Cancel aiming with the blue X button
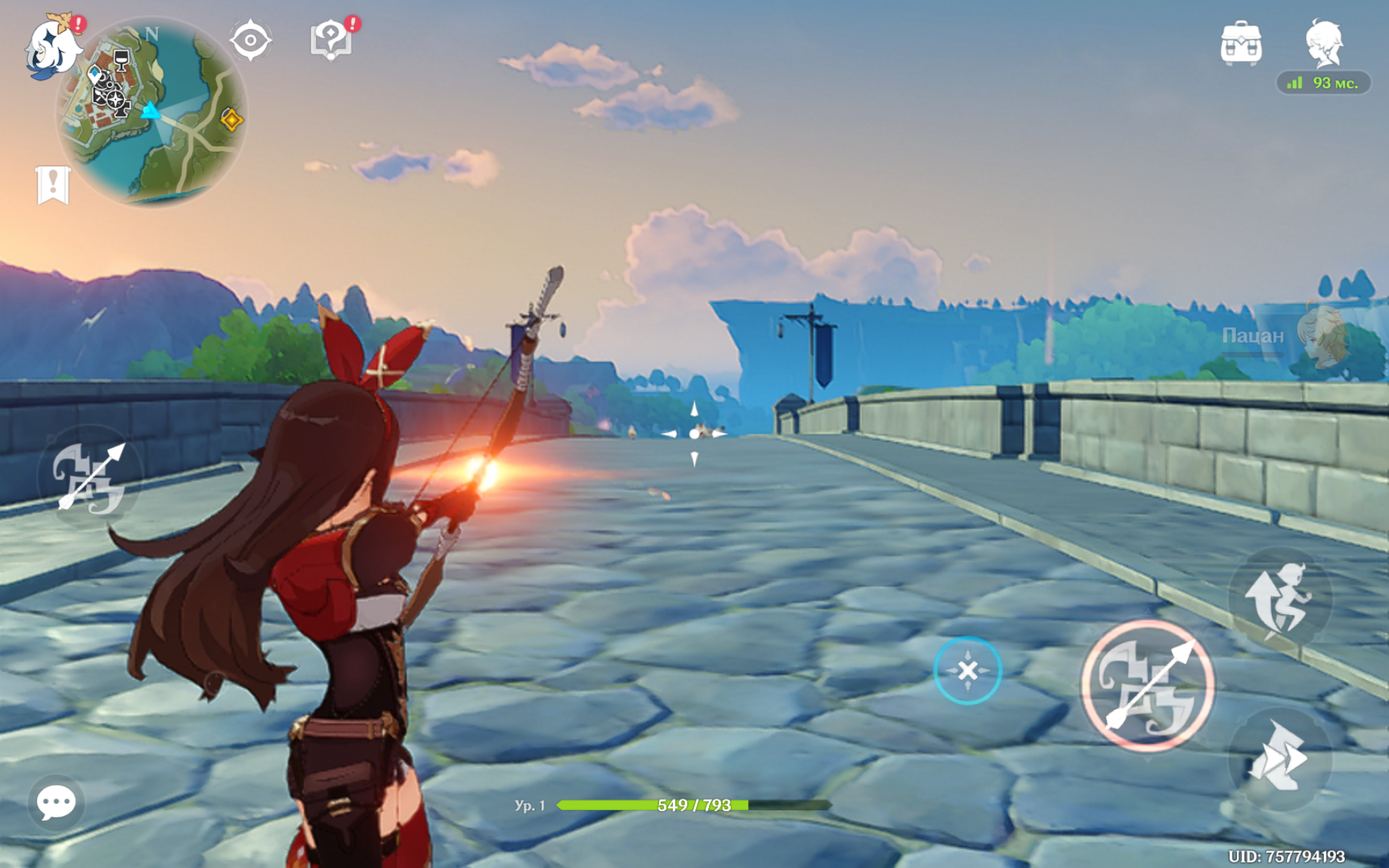Viewport: 1389px width, 868px height. (967, 671)
